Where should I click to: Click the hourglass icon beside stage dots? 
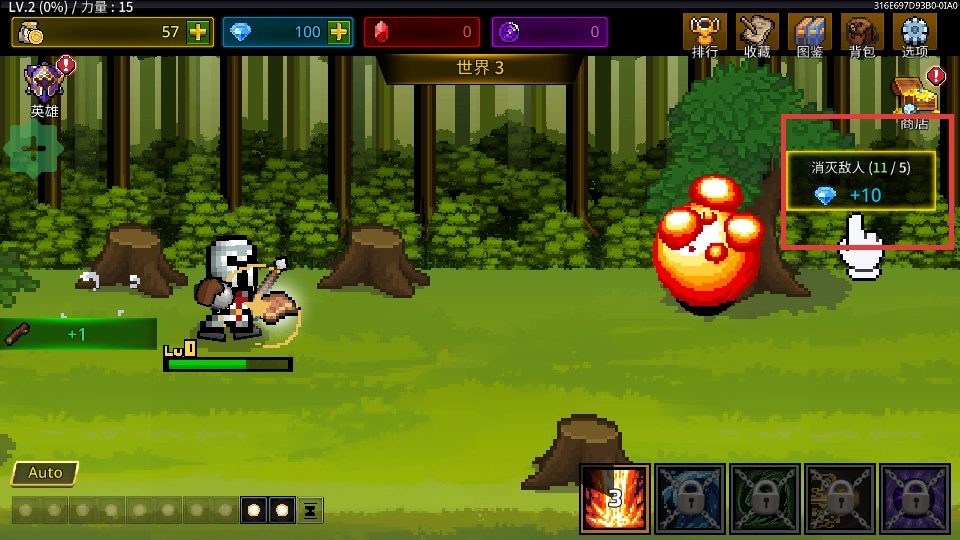311,510
